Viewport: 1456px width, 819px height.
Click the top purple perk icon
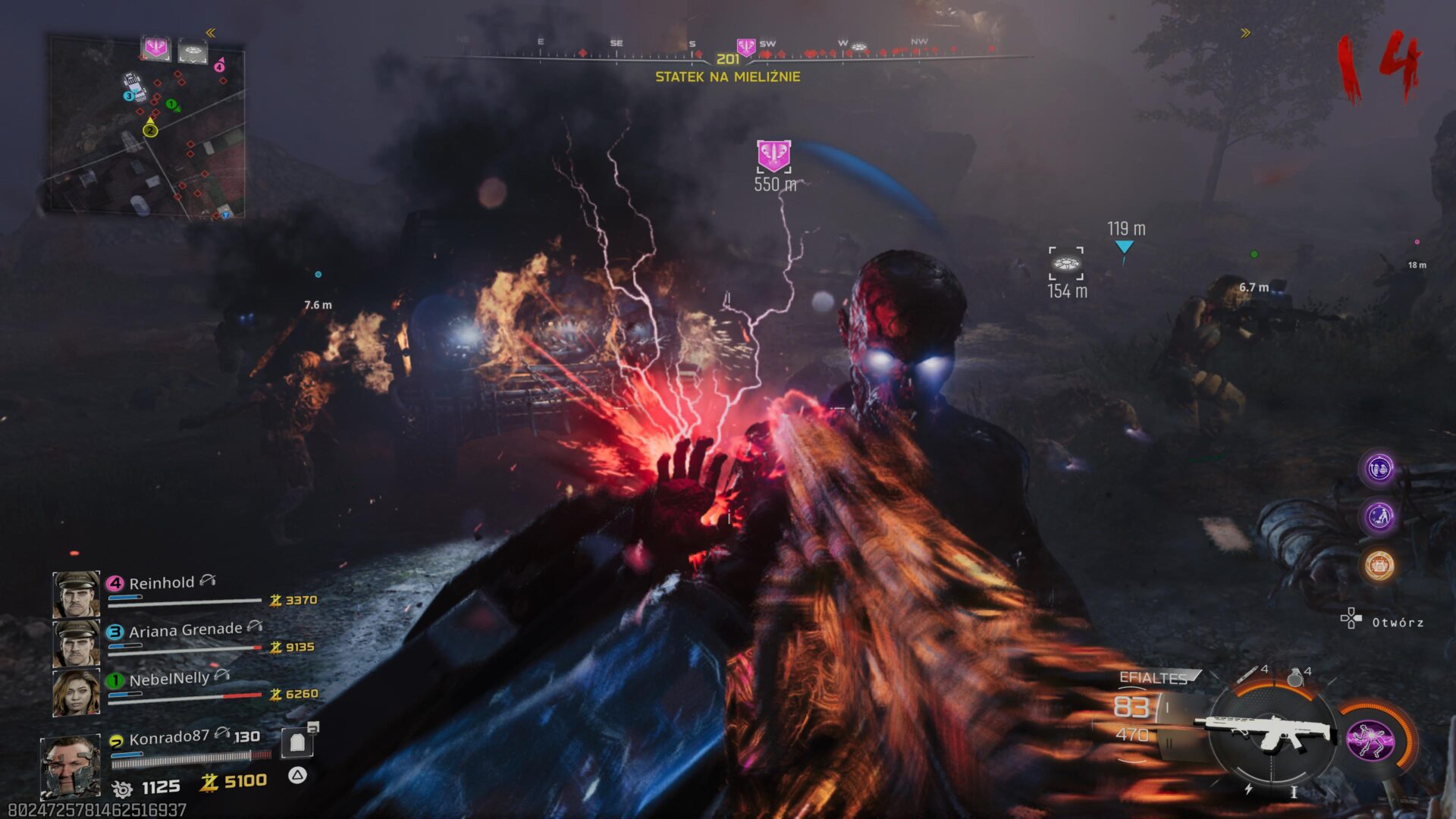tap(1379, 469)
